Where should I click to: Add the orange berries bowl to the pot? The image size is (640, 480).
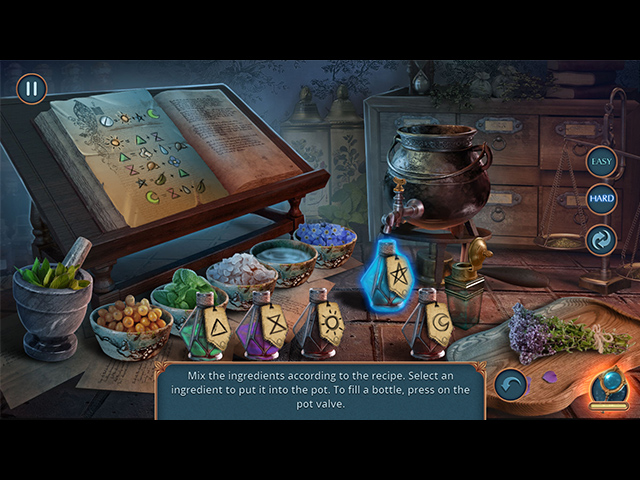tap(130, 322)
